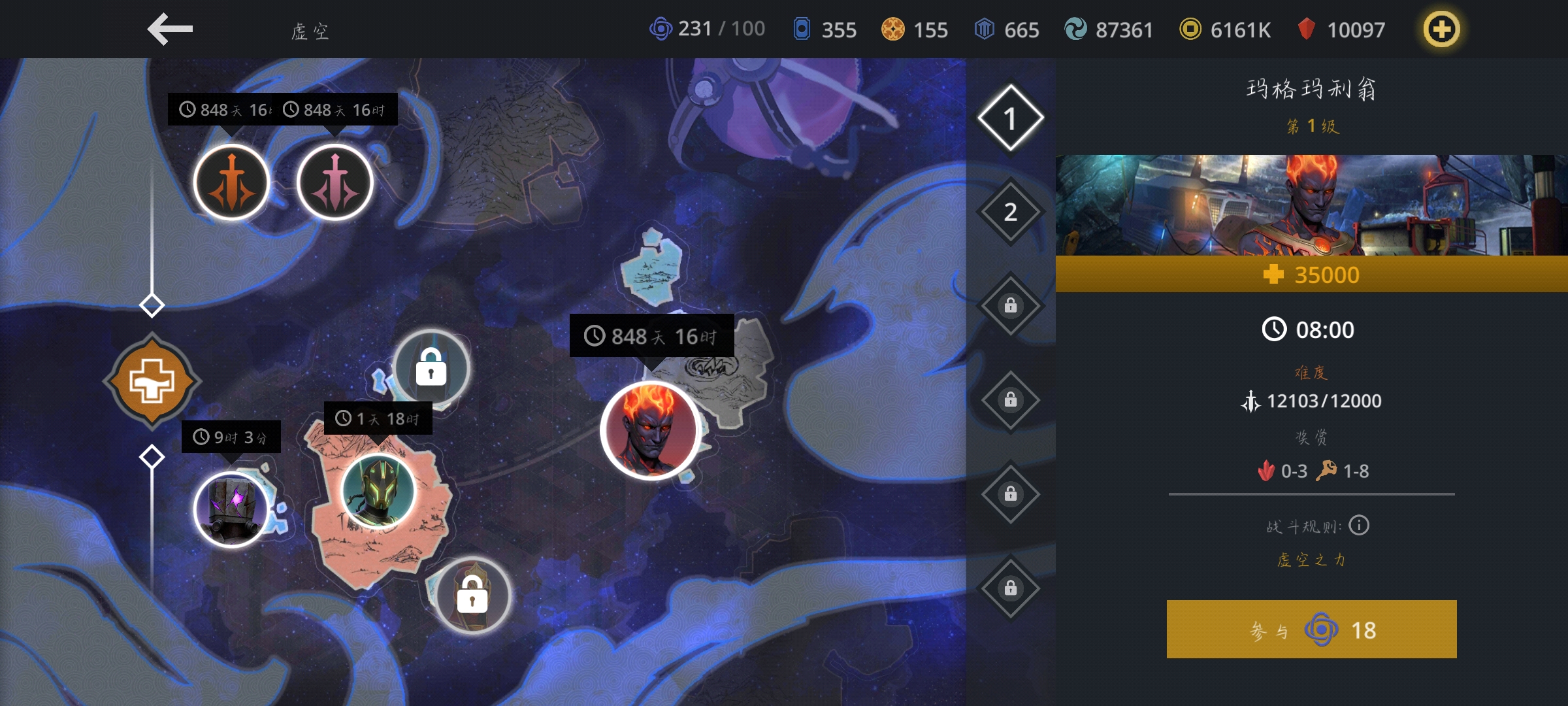Viewport: 1568px width, 706px height.
Task: Switch to difficulty level 2 diamond
Action: click(x=1010, y=212)
